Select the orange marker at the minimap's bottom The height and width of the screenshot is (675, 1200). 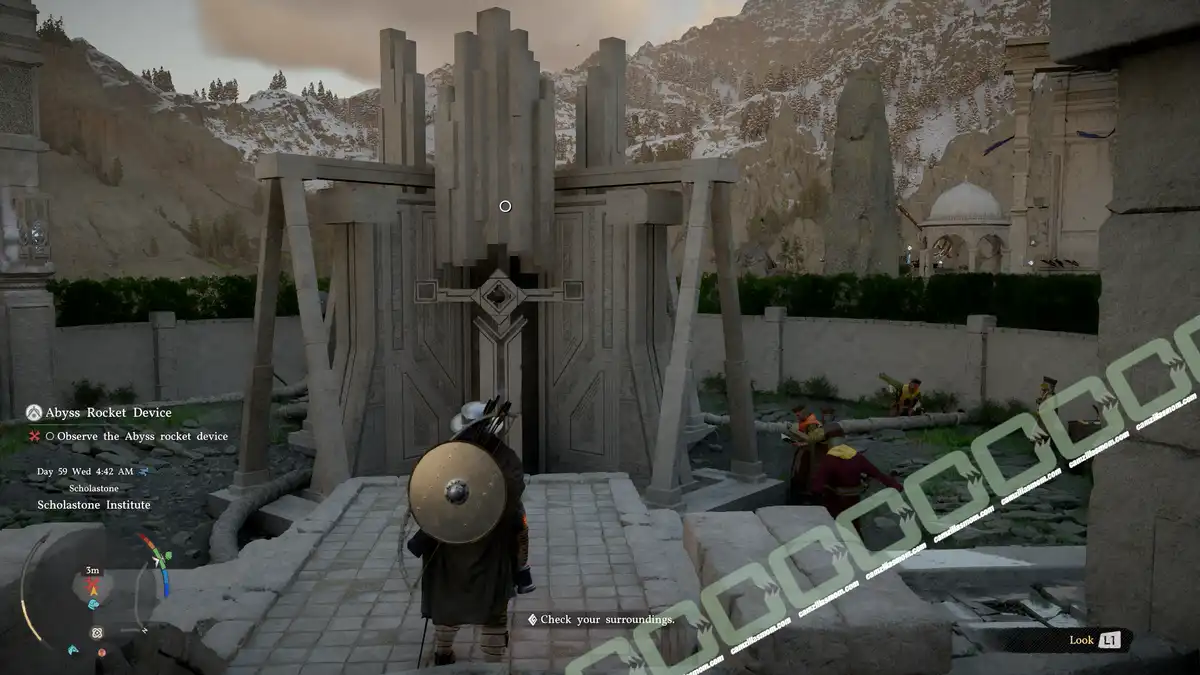point(101,652)
